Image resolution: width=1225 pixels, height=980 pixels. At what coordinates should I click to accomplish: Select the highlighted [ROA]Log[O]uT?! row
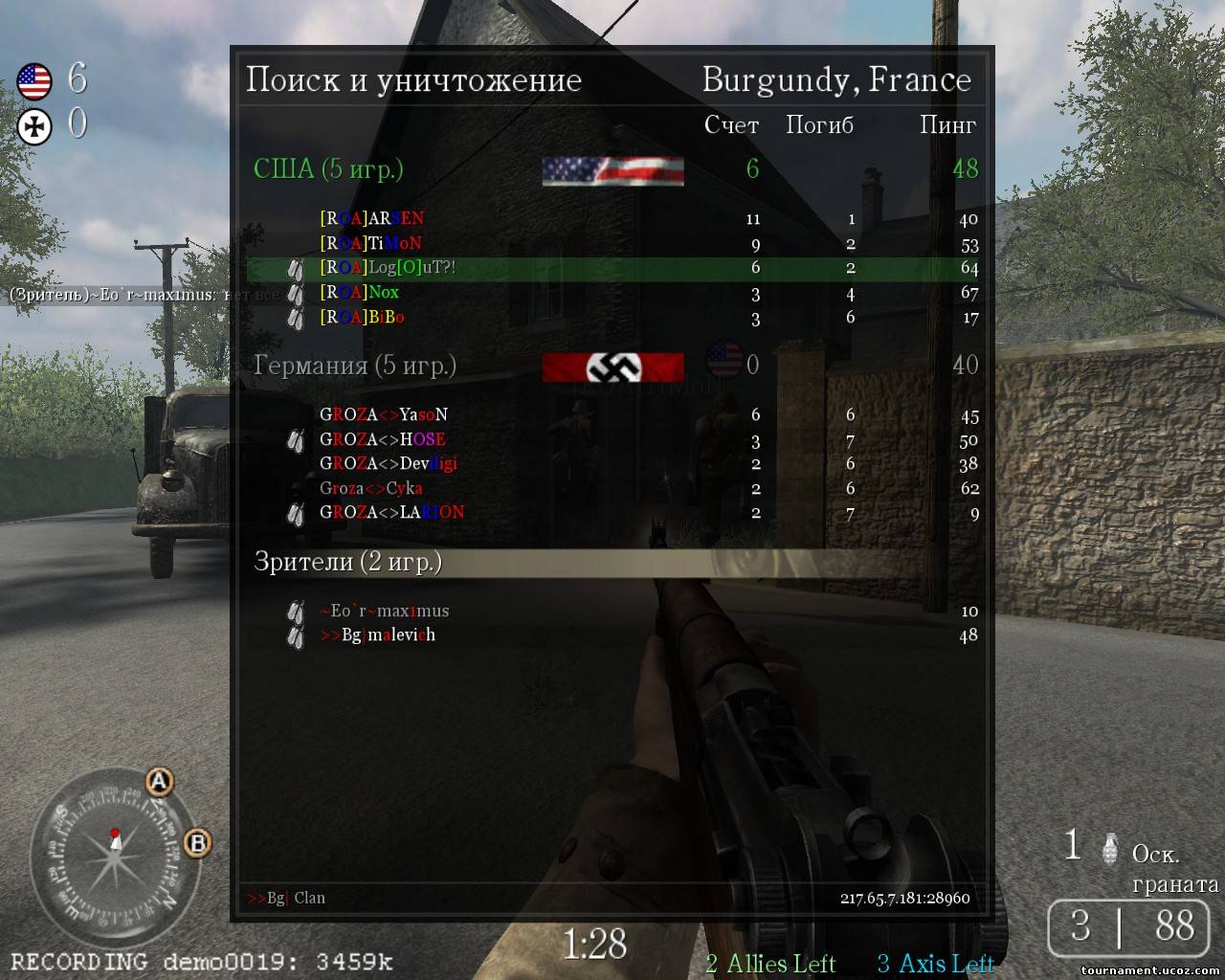(x=388, y=268)
